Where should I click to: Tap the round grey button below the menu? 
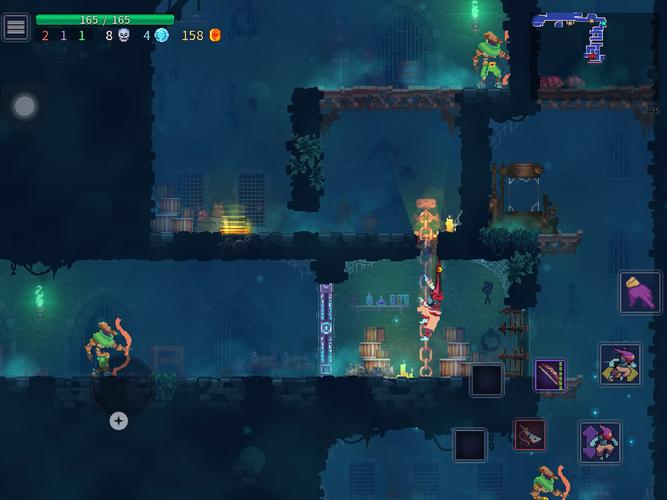[25, 105]
